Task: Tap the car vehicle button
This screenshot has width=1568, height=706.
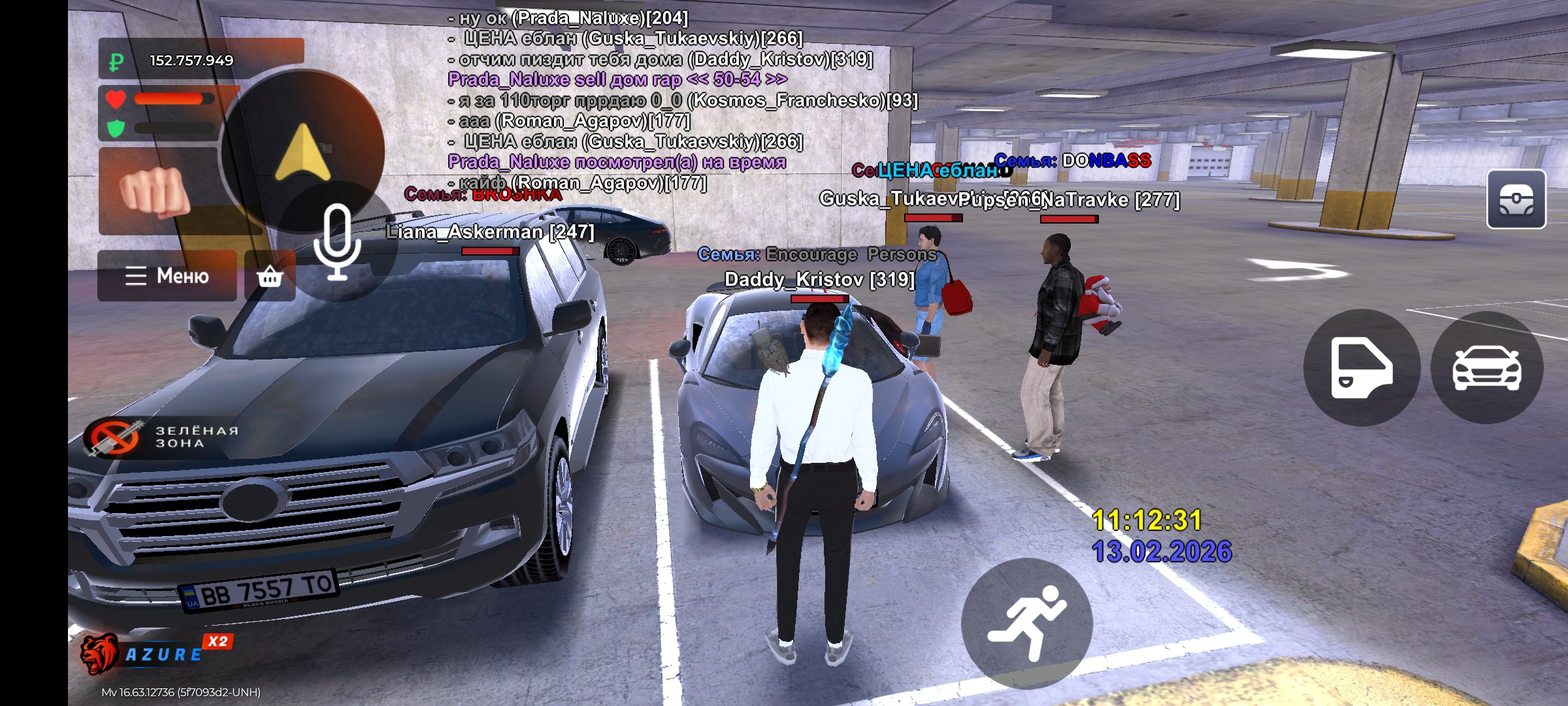Action: click(x=1486, y=367)
